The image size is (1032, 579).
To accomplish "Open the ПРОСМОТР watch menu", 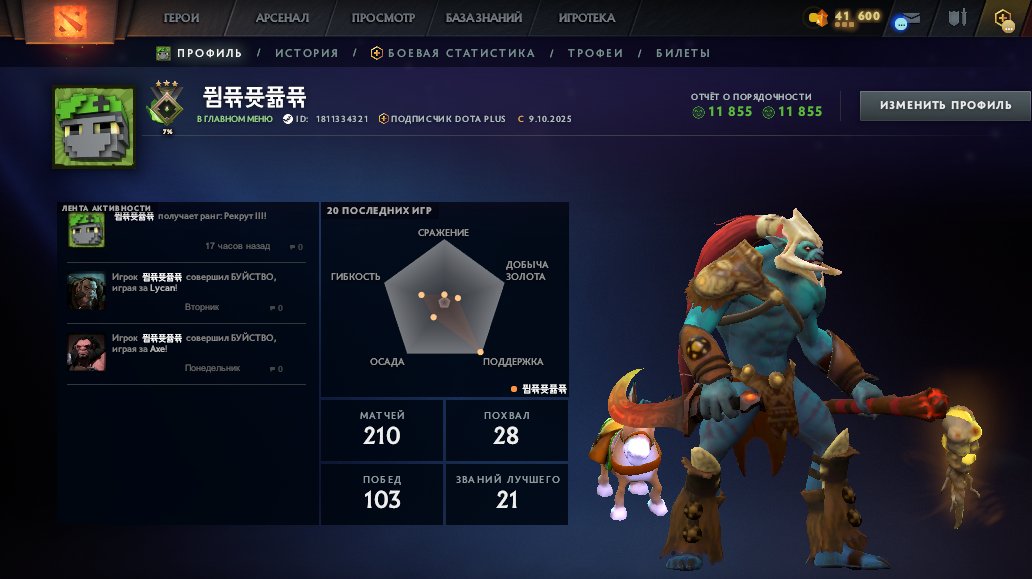I will (x=383, y=18).
